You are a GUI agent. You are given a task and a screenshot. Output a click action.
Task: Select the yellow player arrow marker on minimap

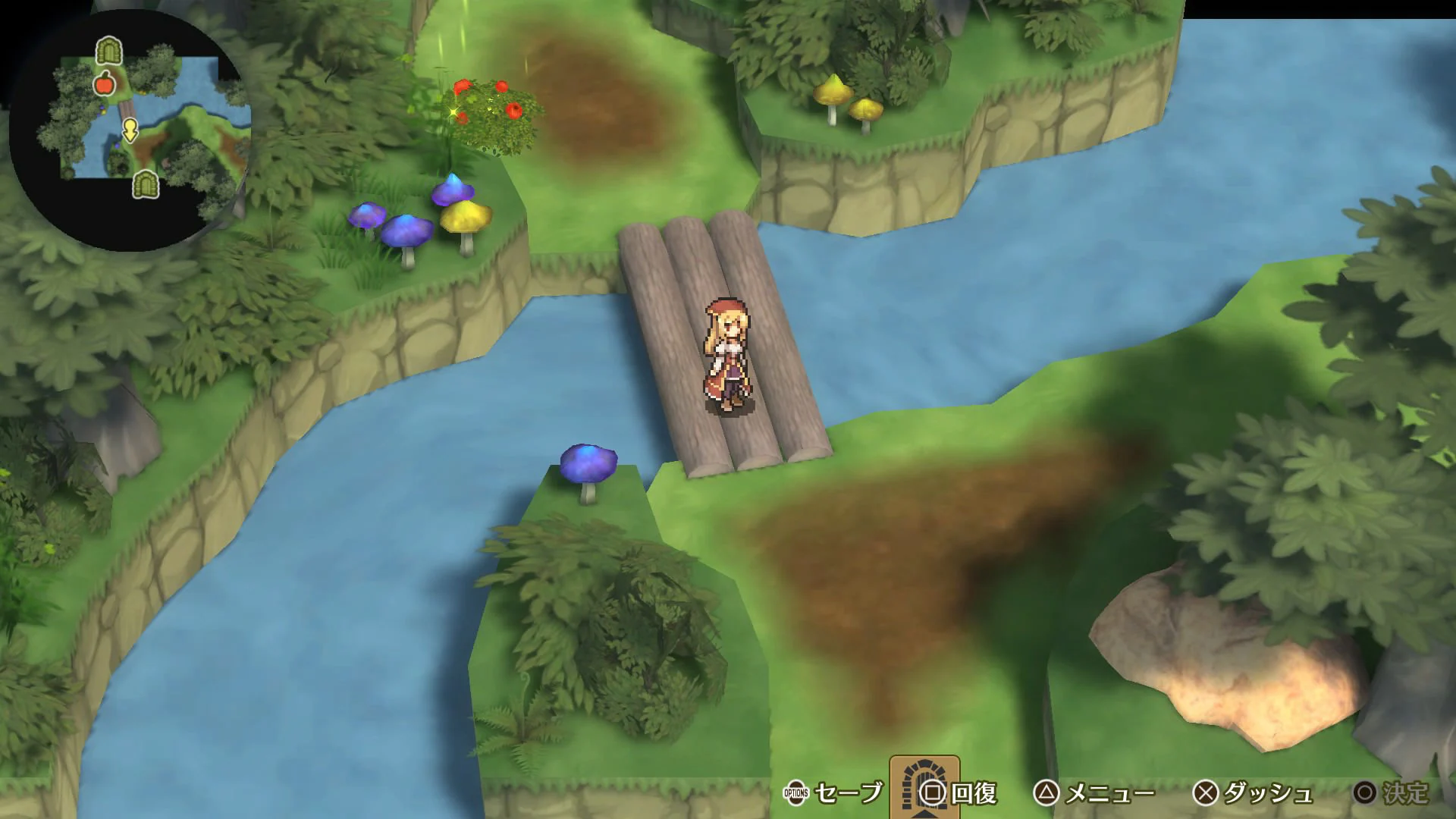click(x=130, y=130)
